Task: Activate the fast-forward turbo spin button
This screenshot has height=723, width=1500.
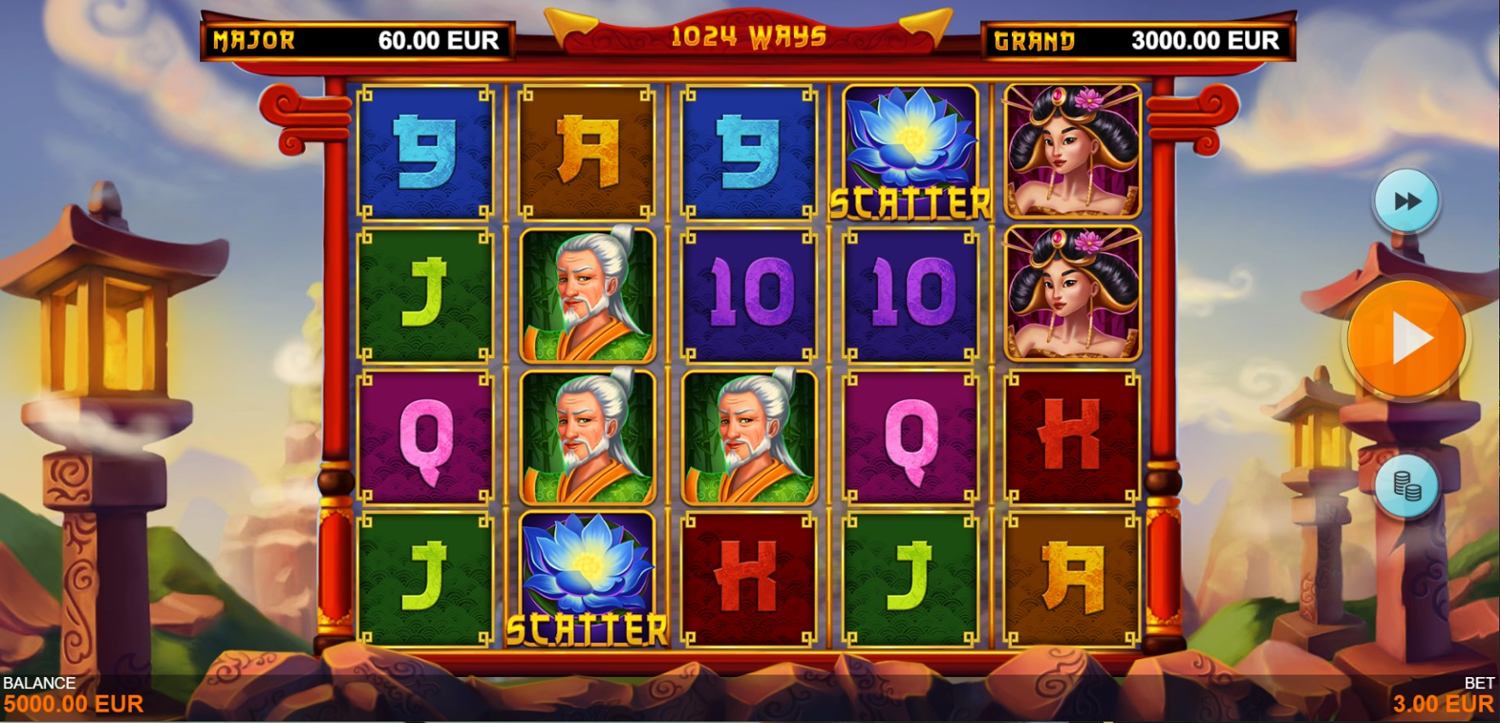Action: click(x=1406, y=201)
